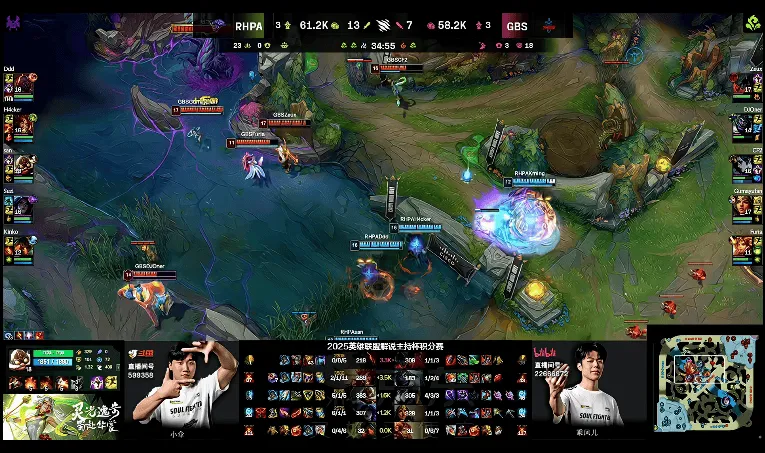Select player Gumayusi's champion portrait
The width and height of the screenshot is (765, 453).
[745, 204]
